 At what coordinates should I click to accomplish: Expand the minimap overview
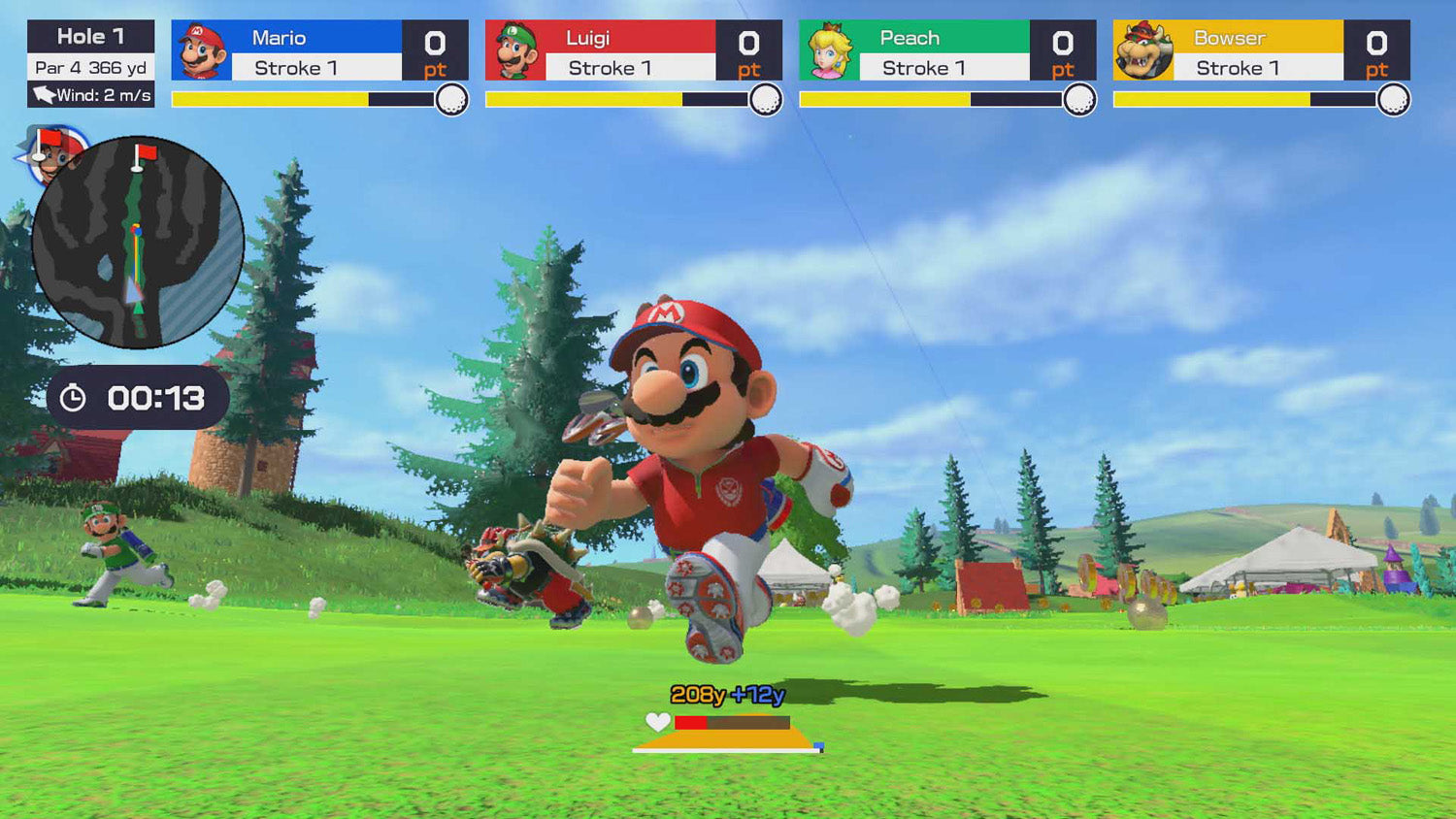click(139, 240)
